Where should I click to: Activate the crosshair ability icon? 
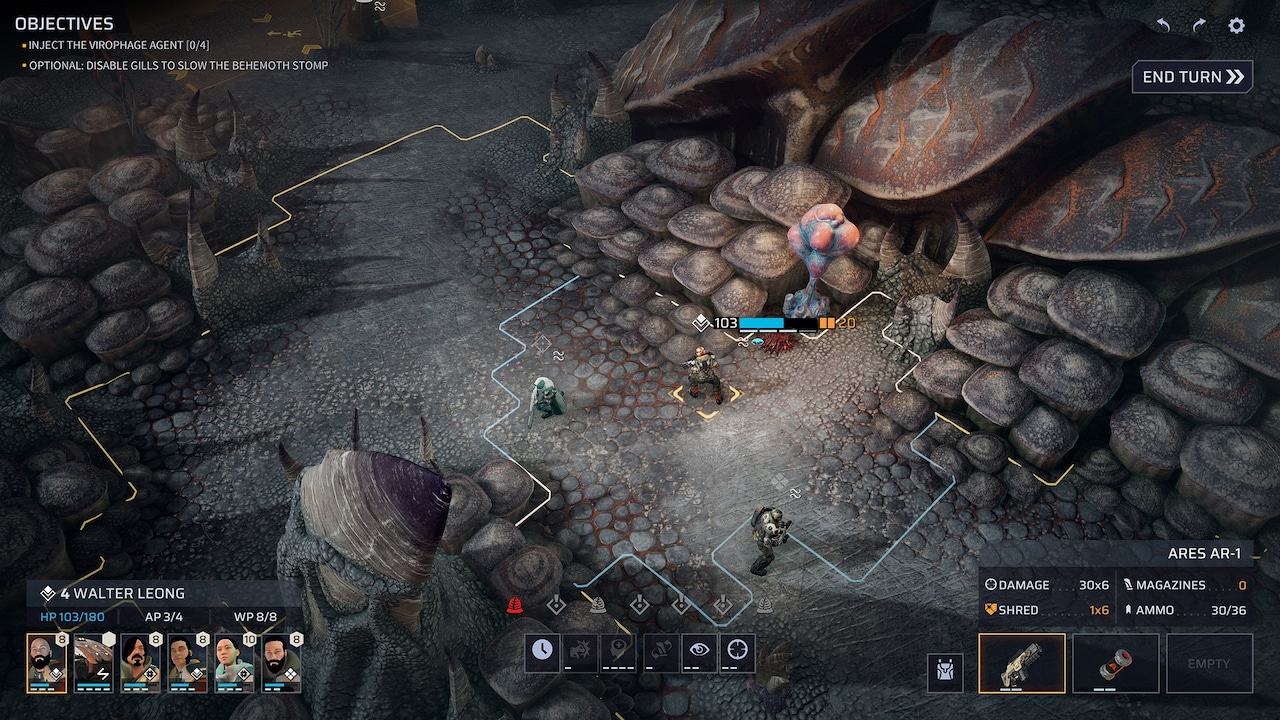point(738,652)
